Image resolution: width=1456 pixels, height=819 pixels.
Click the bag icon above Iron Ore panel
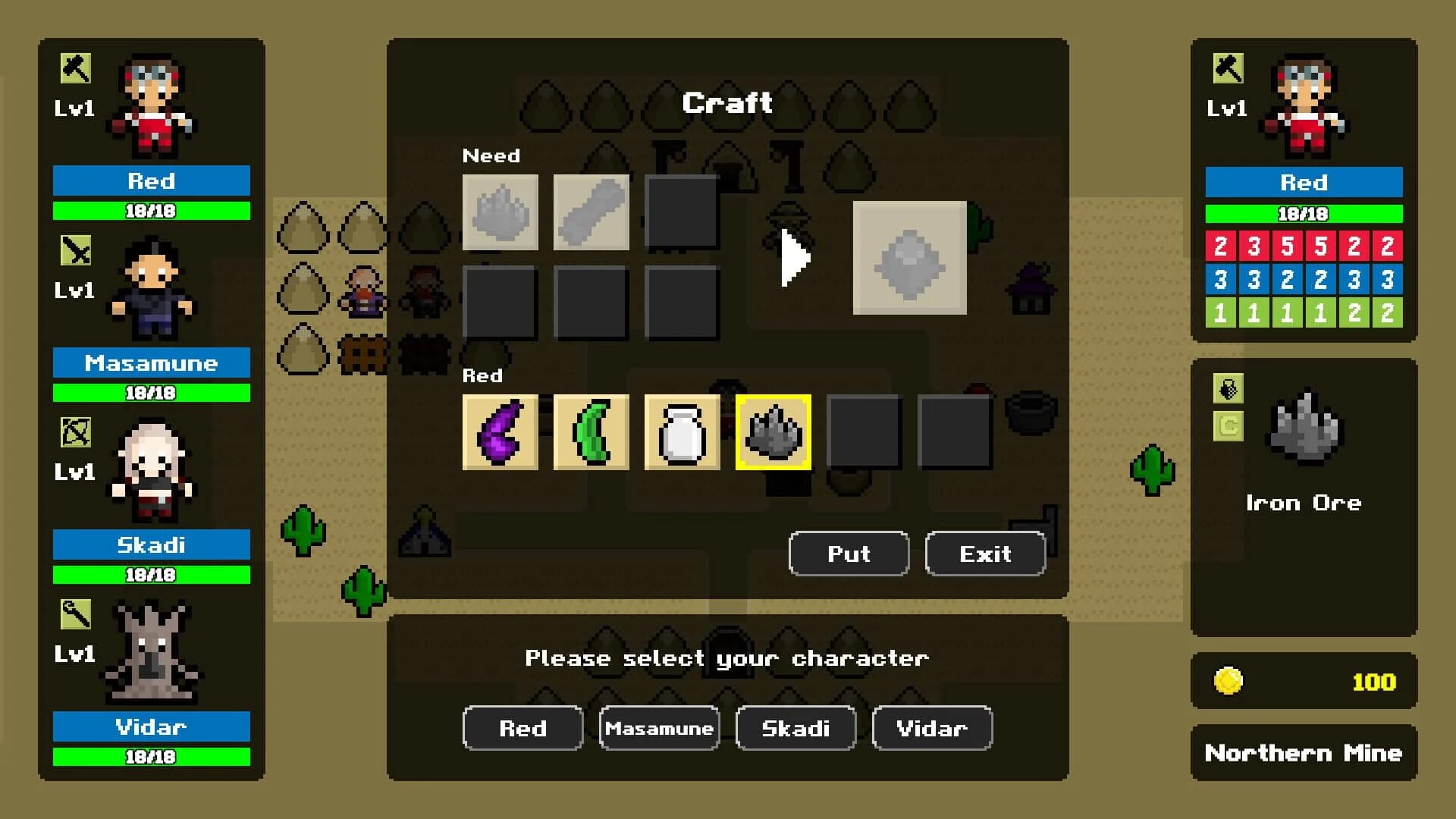coord(1228,389)
